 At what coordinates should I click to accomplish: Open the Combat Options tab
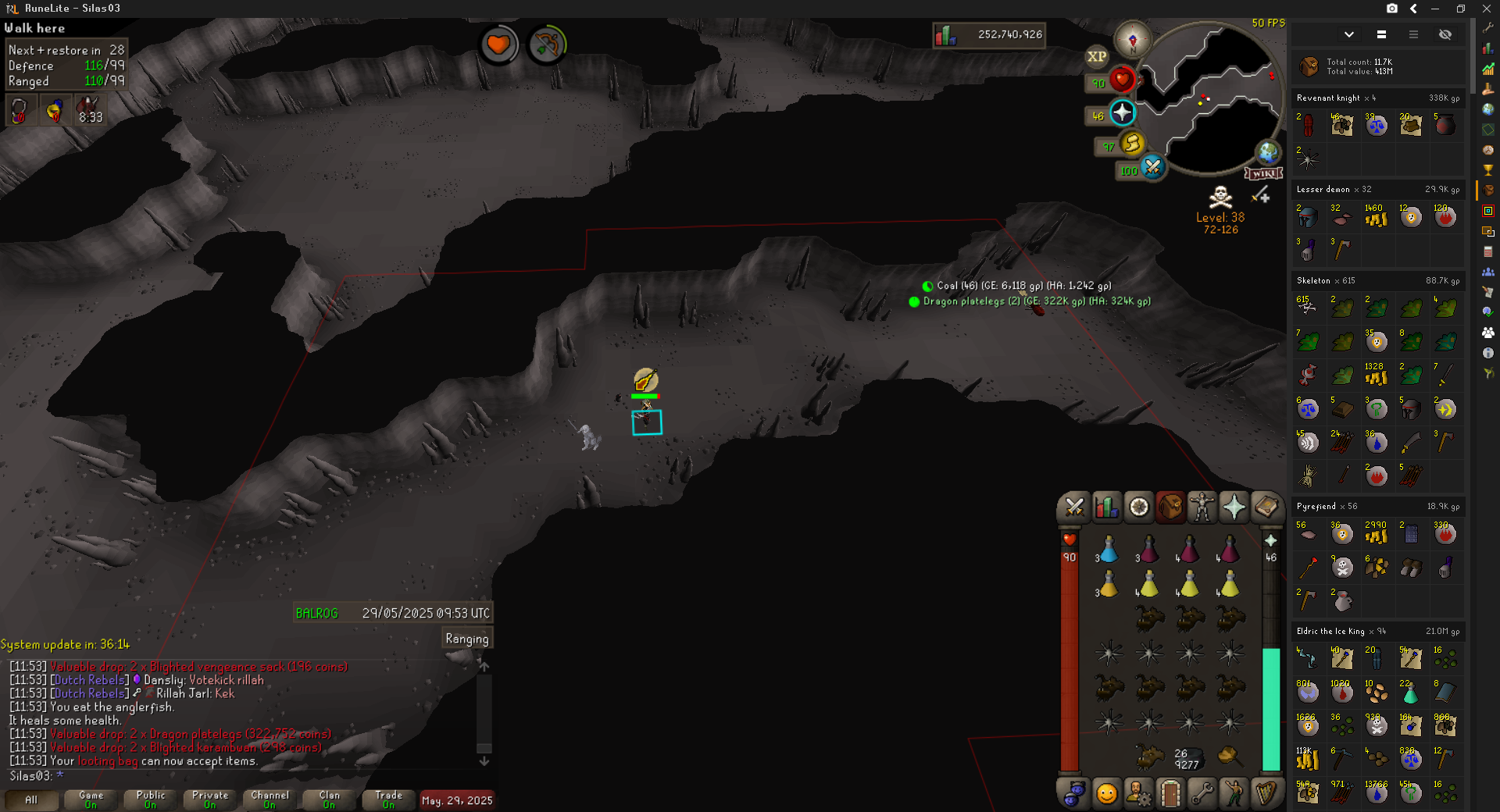click(1074, 507)
